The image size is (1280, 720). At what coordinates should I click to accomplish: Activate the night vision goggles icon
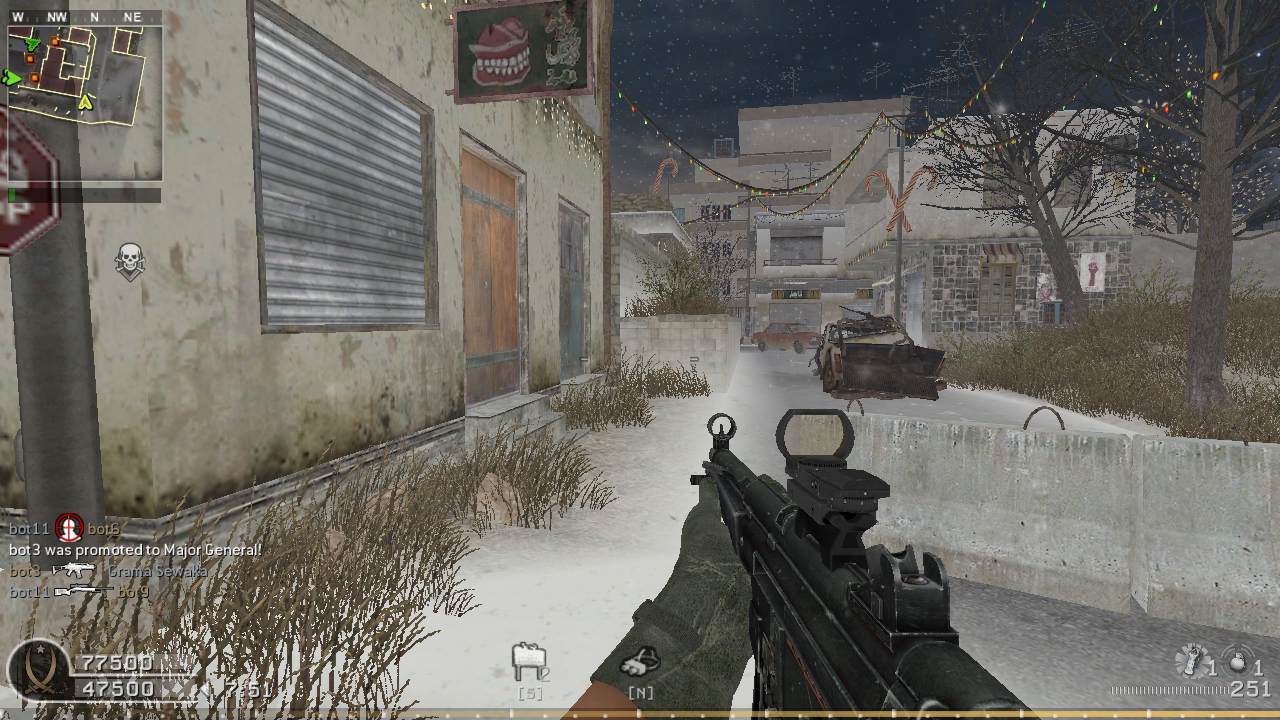pyautogui.click(x=638, y=661)
